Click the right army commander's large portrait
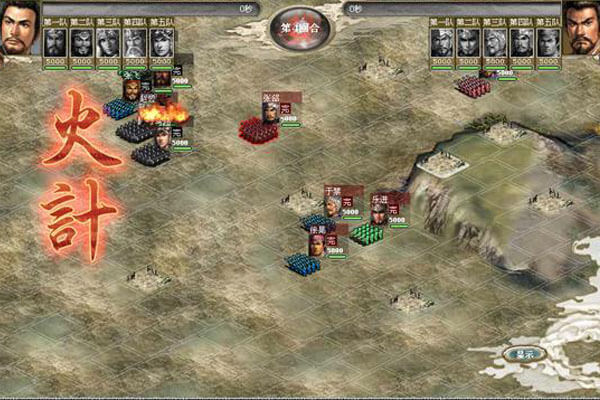The width and height of the screenshot is (600, 400). [581, 30]
